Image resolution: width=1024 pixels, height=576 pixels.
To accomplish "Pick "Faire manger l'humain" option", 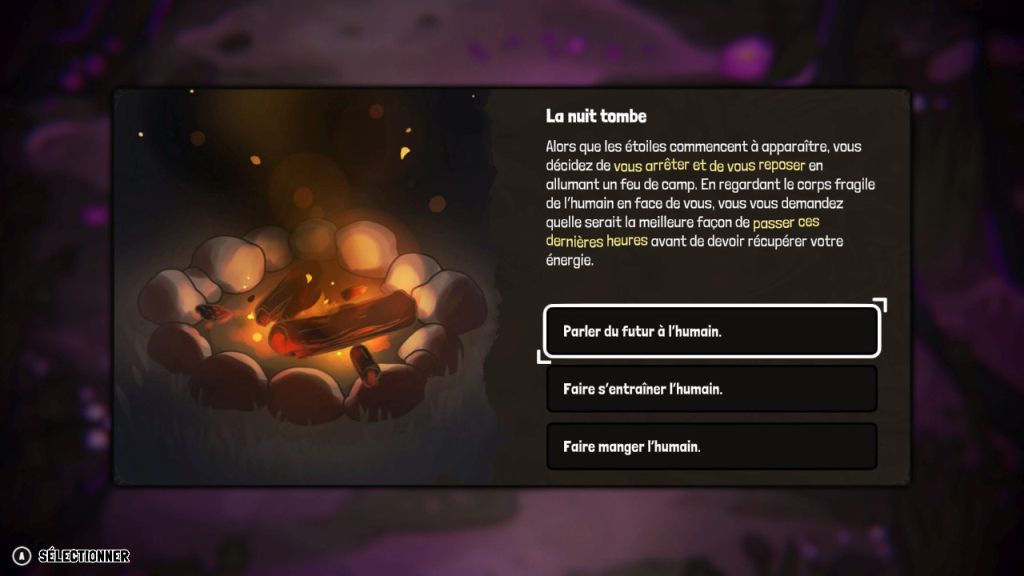I will point(711,446).
